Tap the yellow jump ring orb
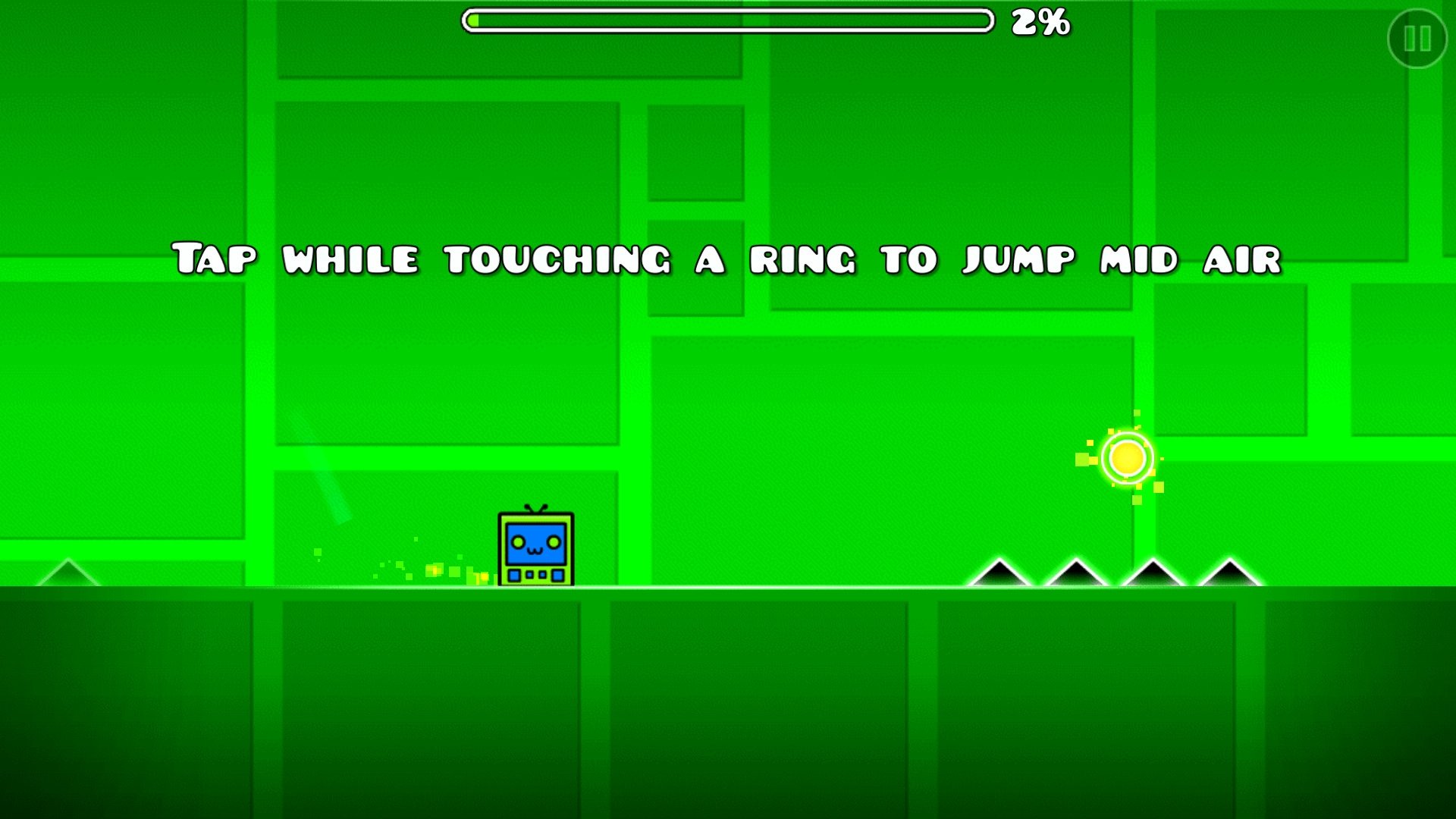The height and width of the screenshot is (819, 1456). pos(1128,457)
